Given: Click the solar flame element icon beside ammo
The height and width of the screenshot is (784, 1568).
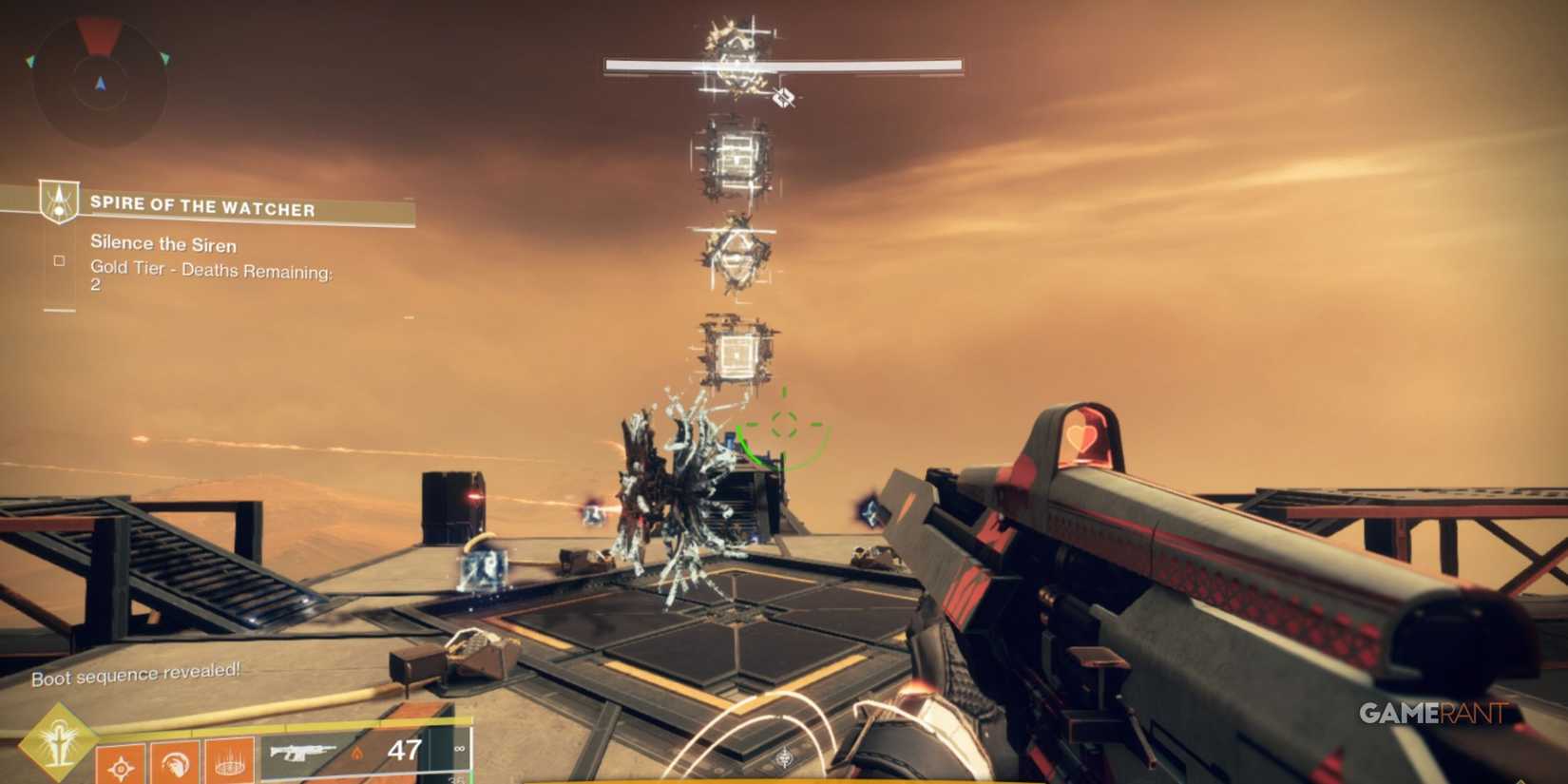Looking at the screenshot, I should tap(358, 754).
